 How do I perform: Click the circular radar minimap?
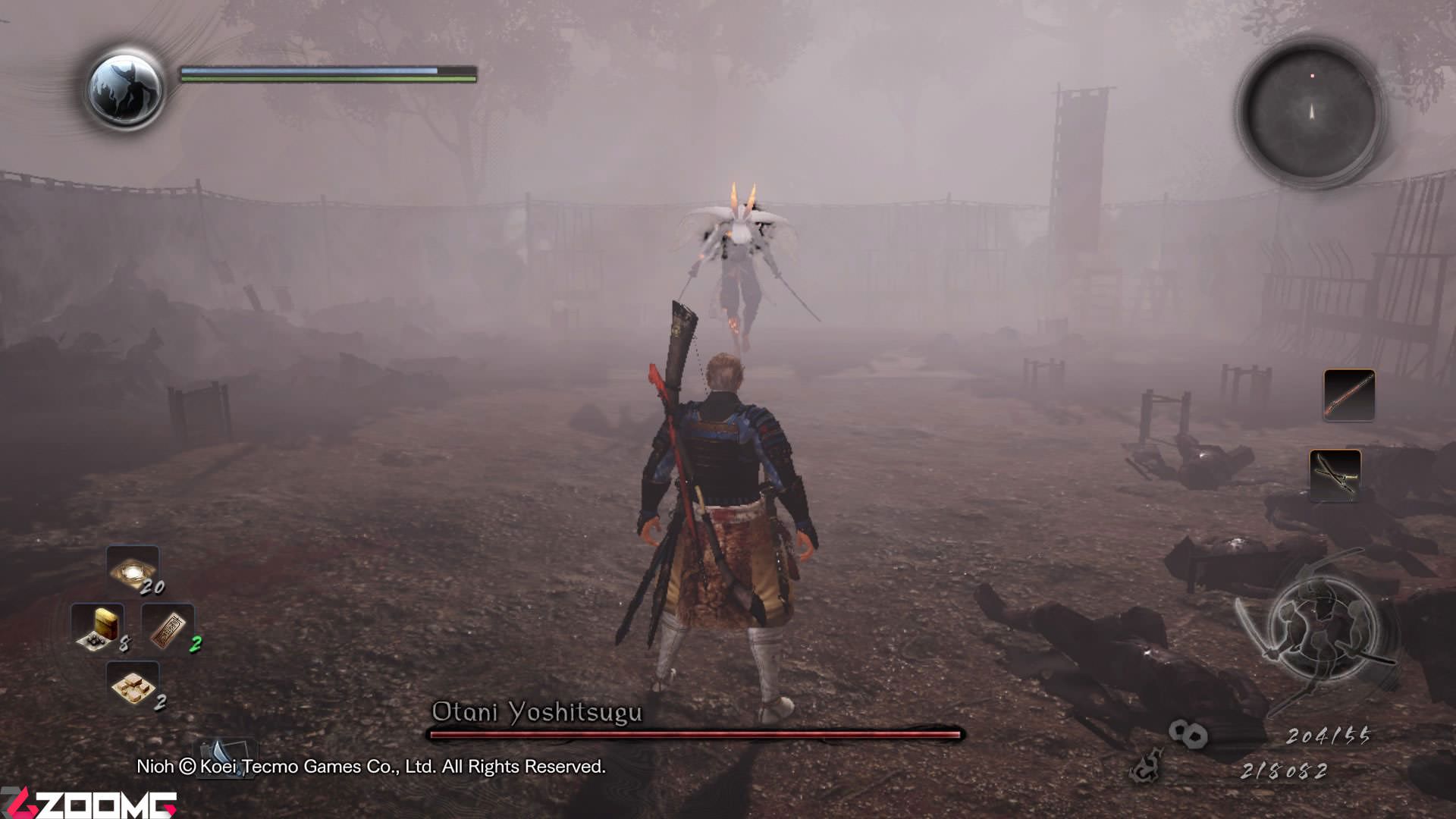coord(1311,112)
